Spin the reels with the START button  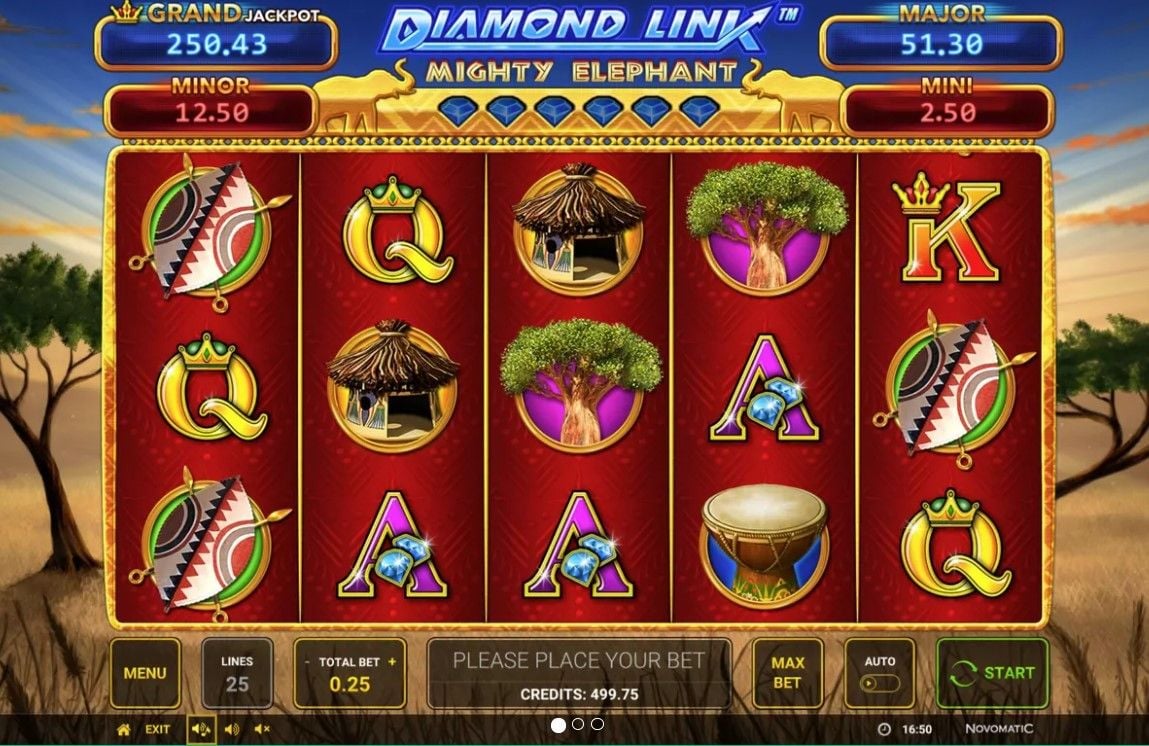point(992,673)
